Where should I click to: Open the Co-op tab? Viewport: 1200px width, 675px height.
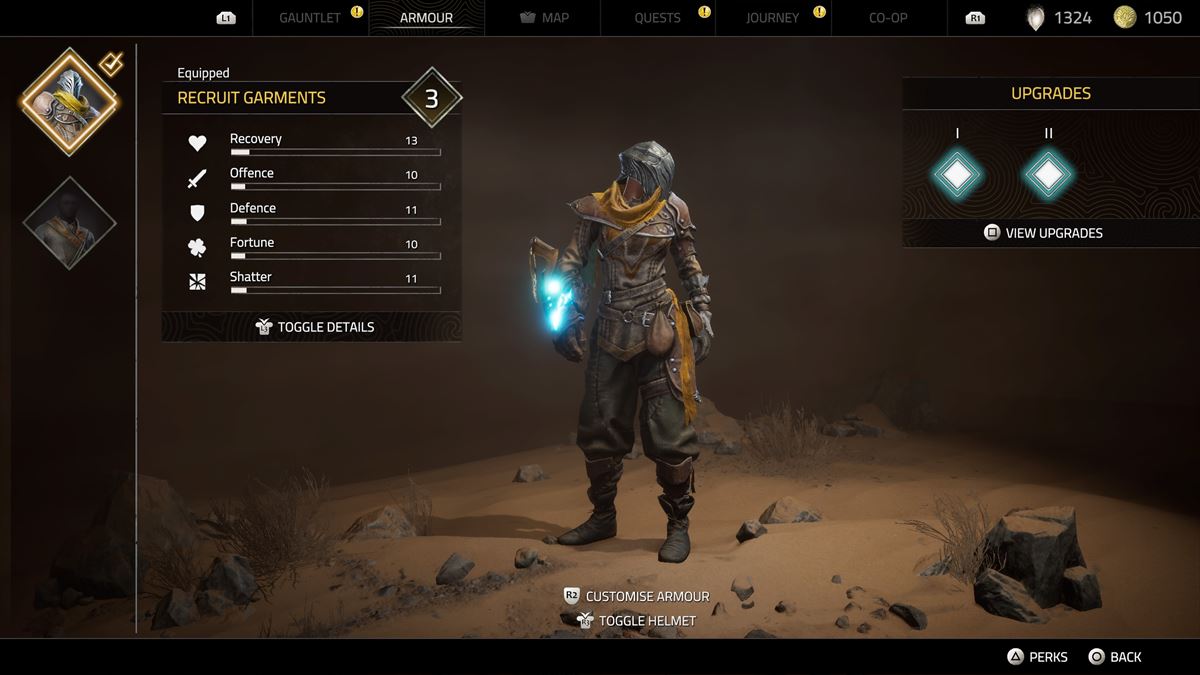[888, 18]
